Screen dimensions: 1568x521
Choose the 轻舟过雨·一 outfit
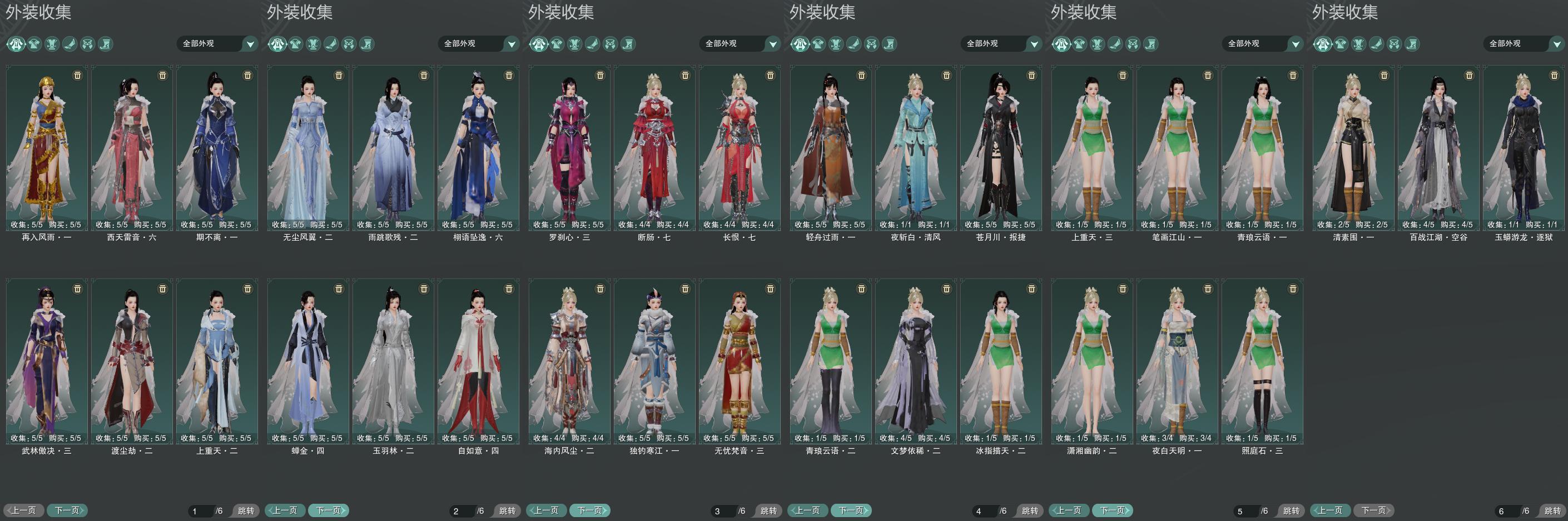pyautogui.click(x=830, y=148)
